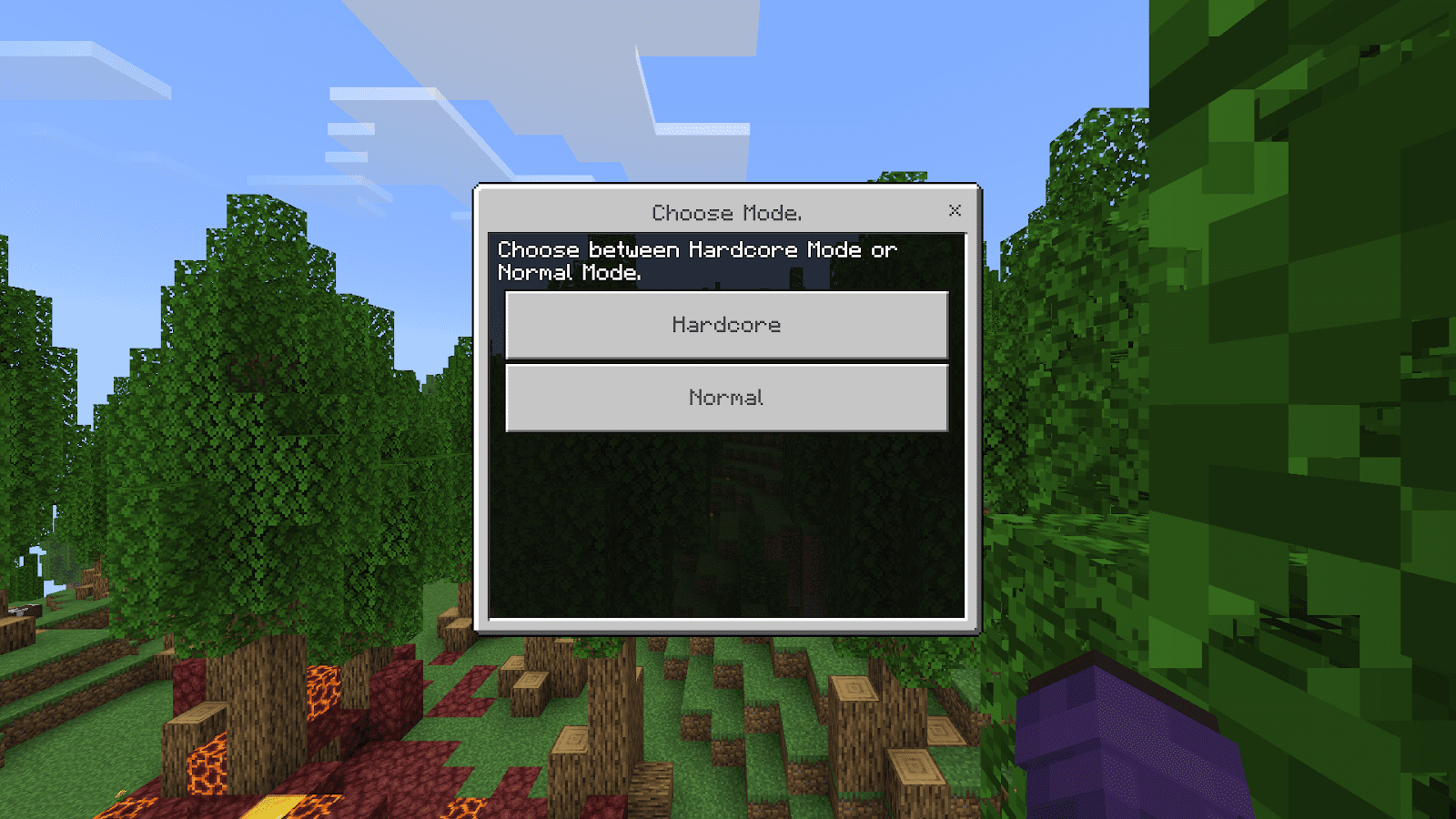Image resolution: width=1456 pixels, height=819 pixels.
Task: Click the dialog's outer gray border
Action: tap(482, 409)
